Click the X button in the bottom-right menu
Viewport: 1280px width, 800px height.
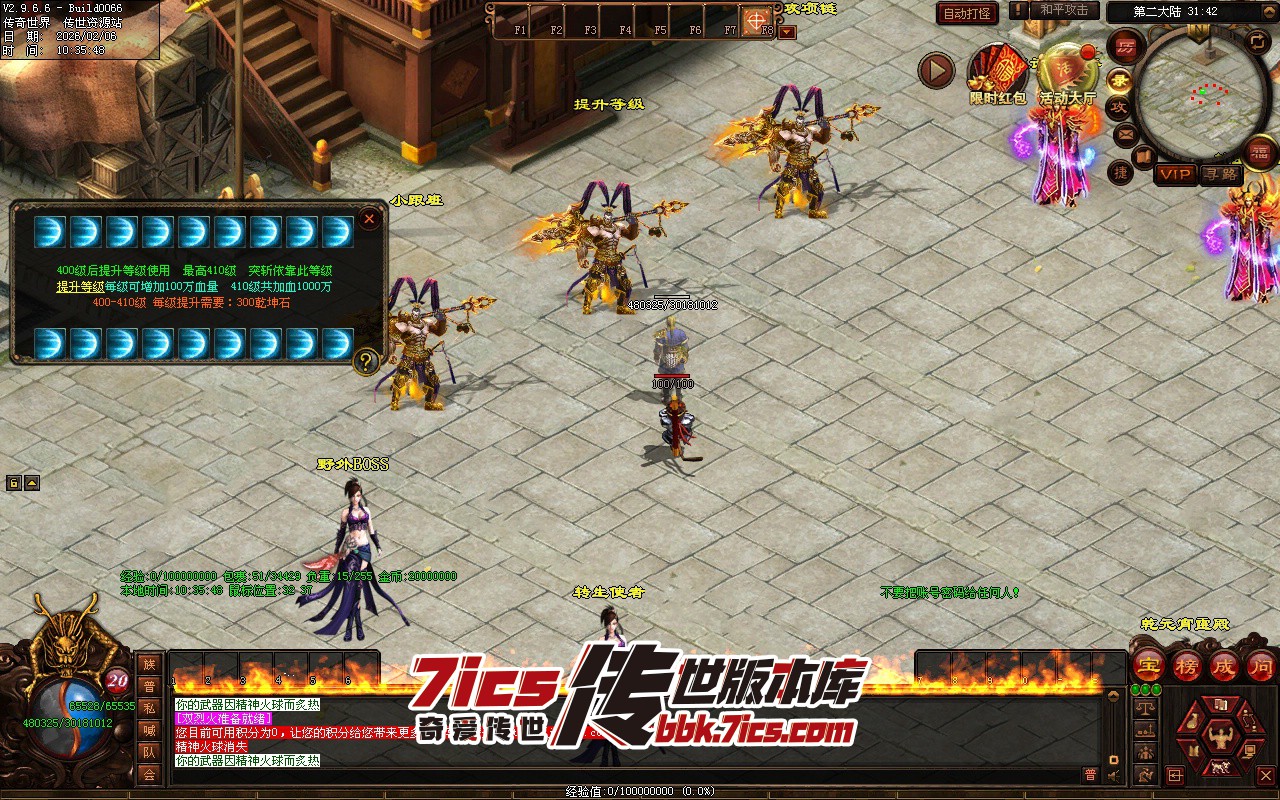click(1265, 775)
